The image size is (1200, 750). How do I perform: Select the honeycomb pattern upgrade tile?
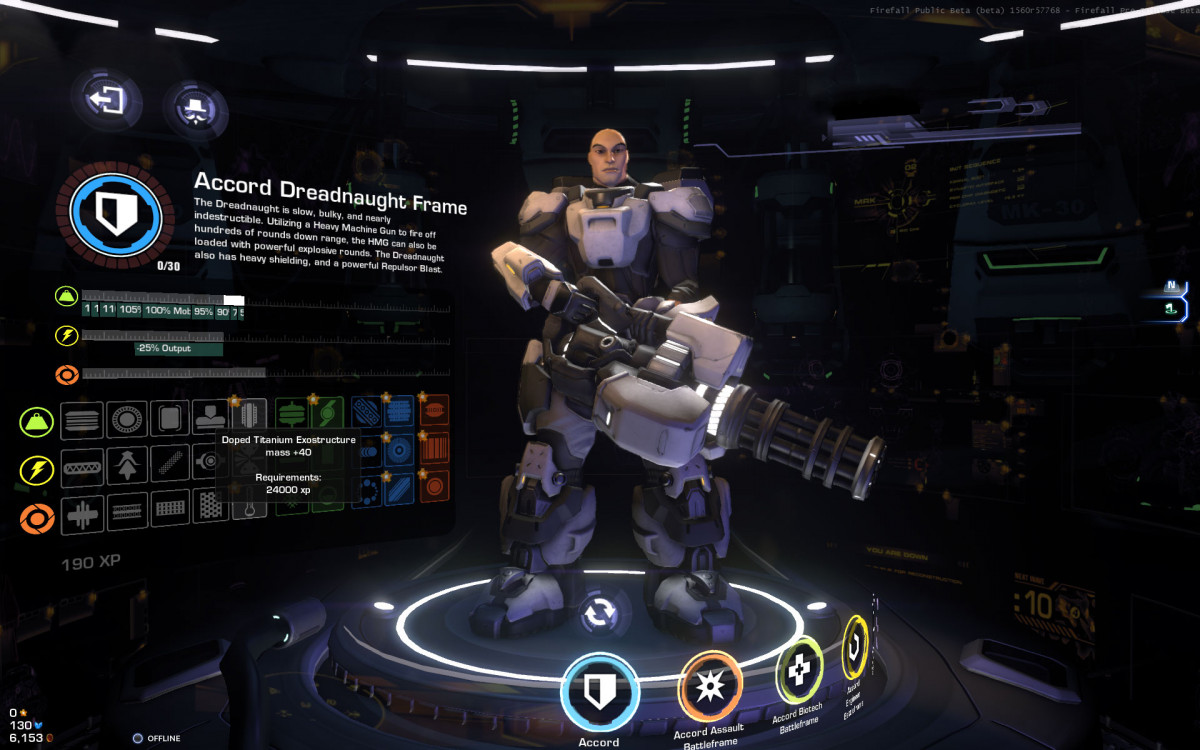tap(211, 509)
